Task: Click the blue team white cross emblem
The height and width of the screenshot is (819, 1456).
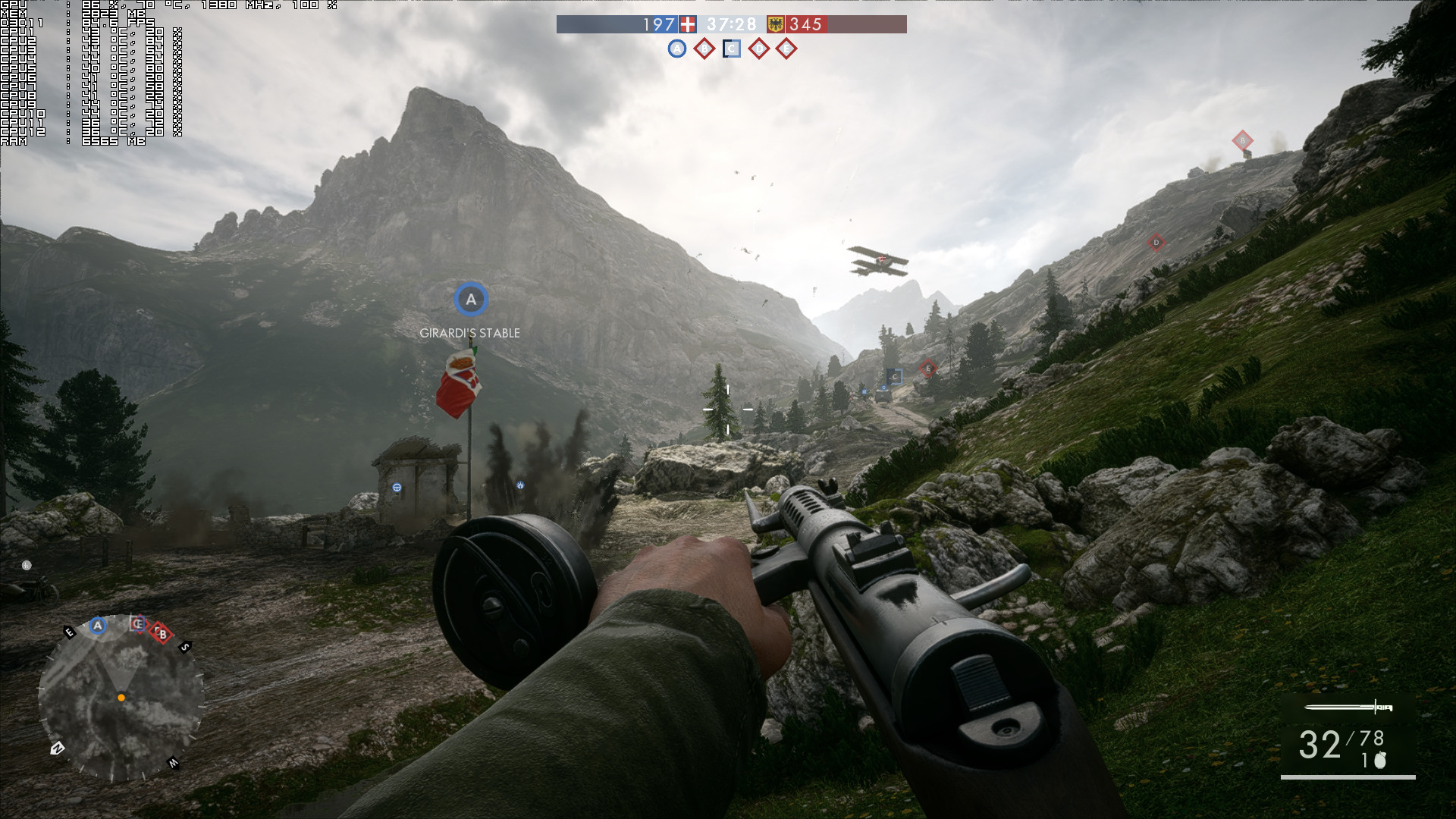Action: tap(688, 24)
